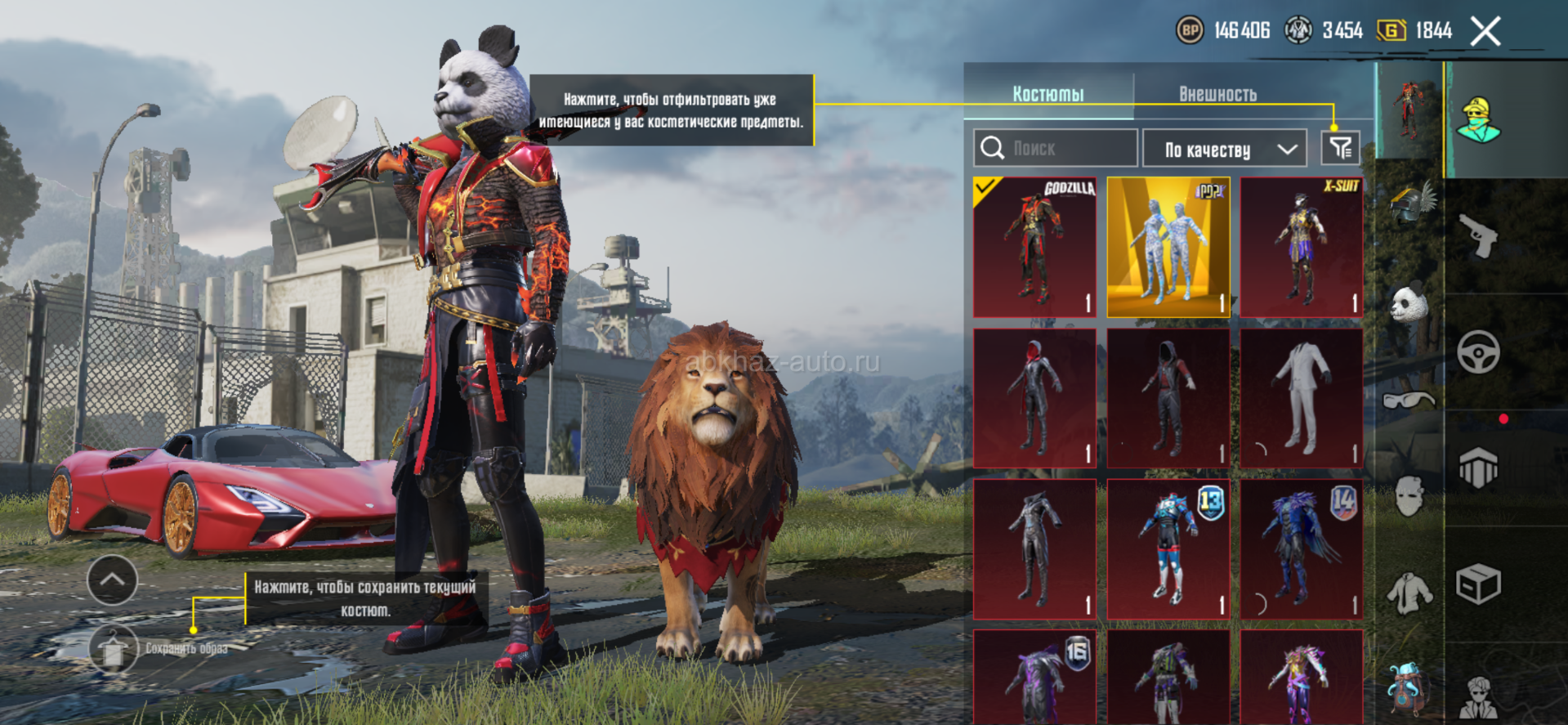This screenshot has width=1568, height=725.
Task: Click the Поиск search field
Action: pos(1055,148)
